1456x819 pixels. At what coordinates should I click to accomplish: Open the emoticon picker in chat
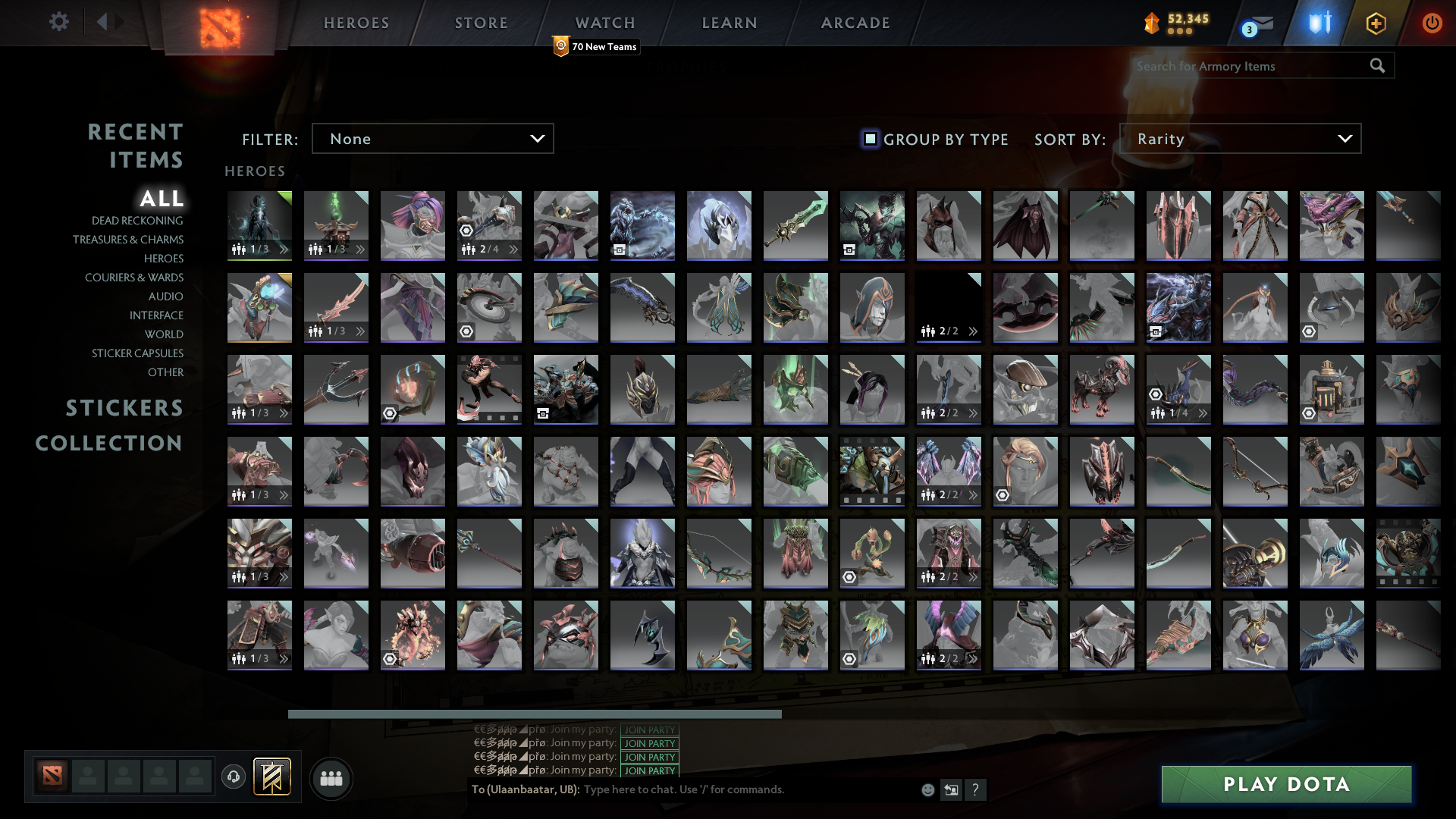[x=928, y=789]
